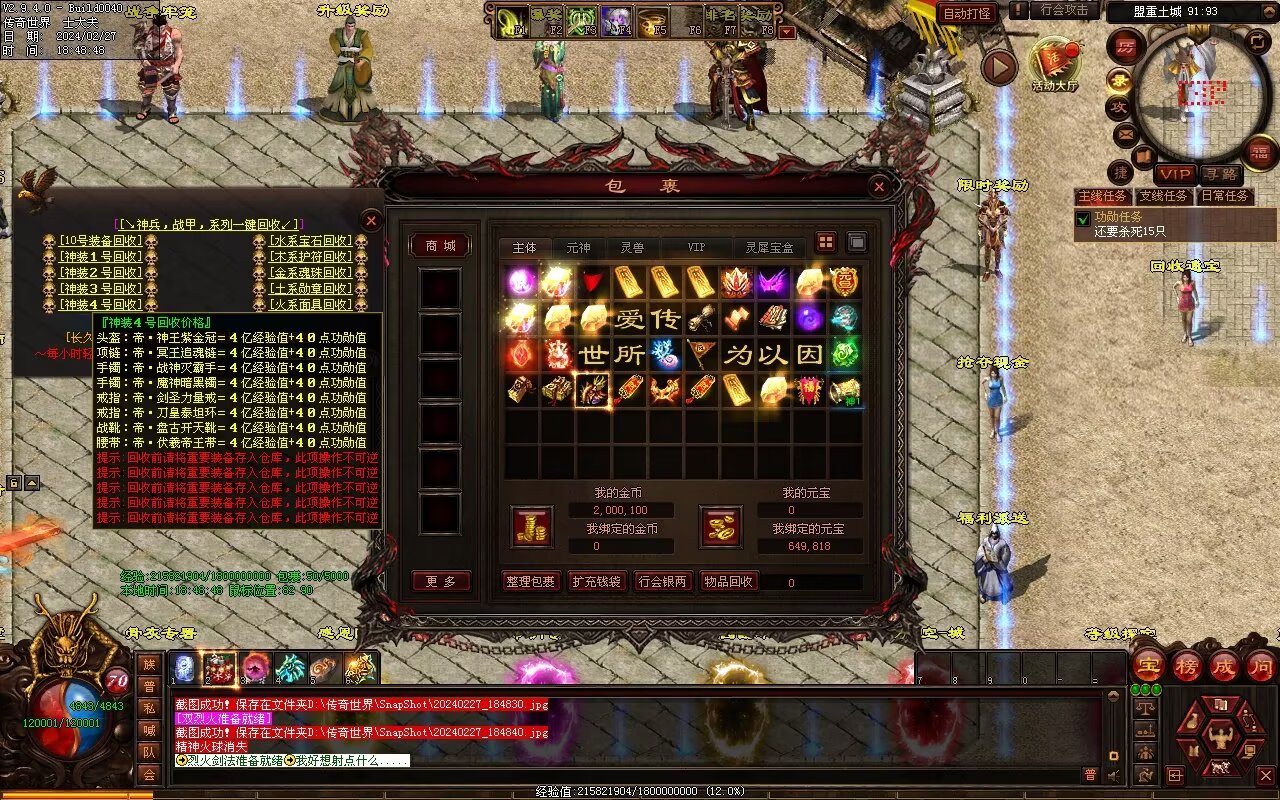Switch to the 灵兽 bag tab

pyautogui.click(x=632, y=247)
